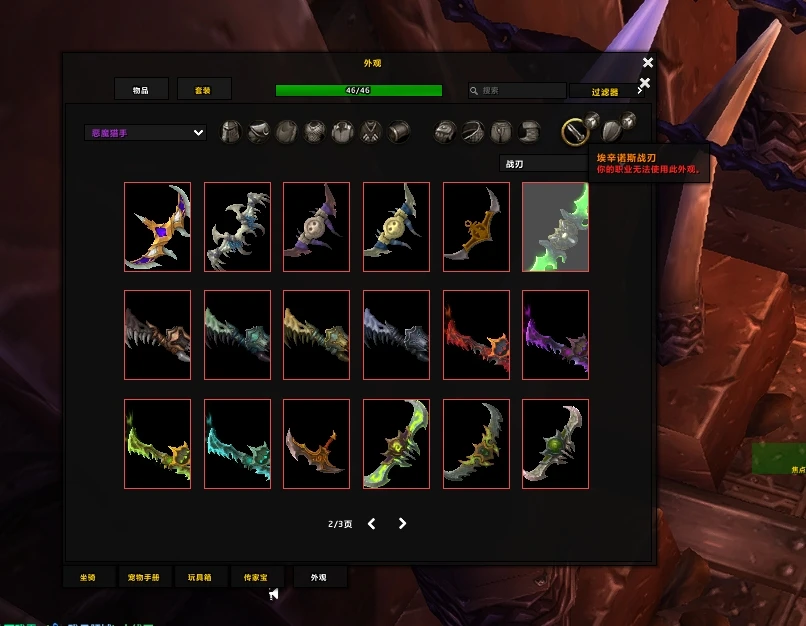The height and width of the screenshot is (626, 806).
Task: Go to the next appearance page
Action: pyautogui.click(x=402, y=523)
